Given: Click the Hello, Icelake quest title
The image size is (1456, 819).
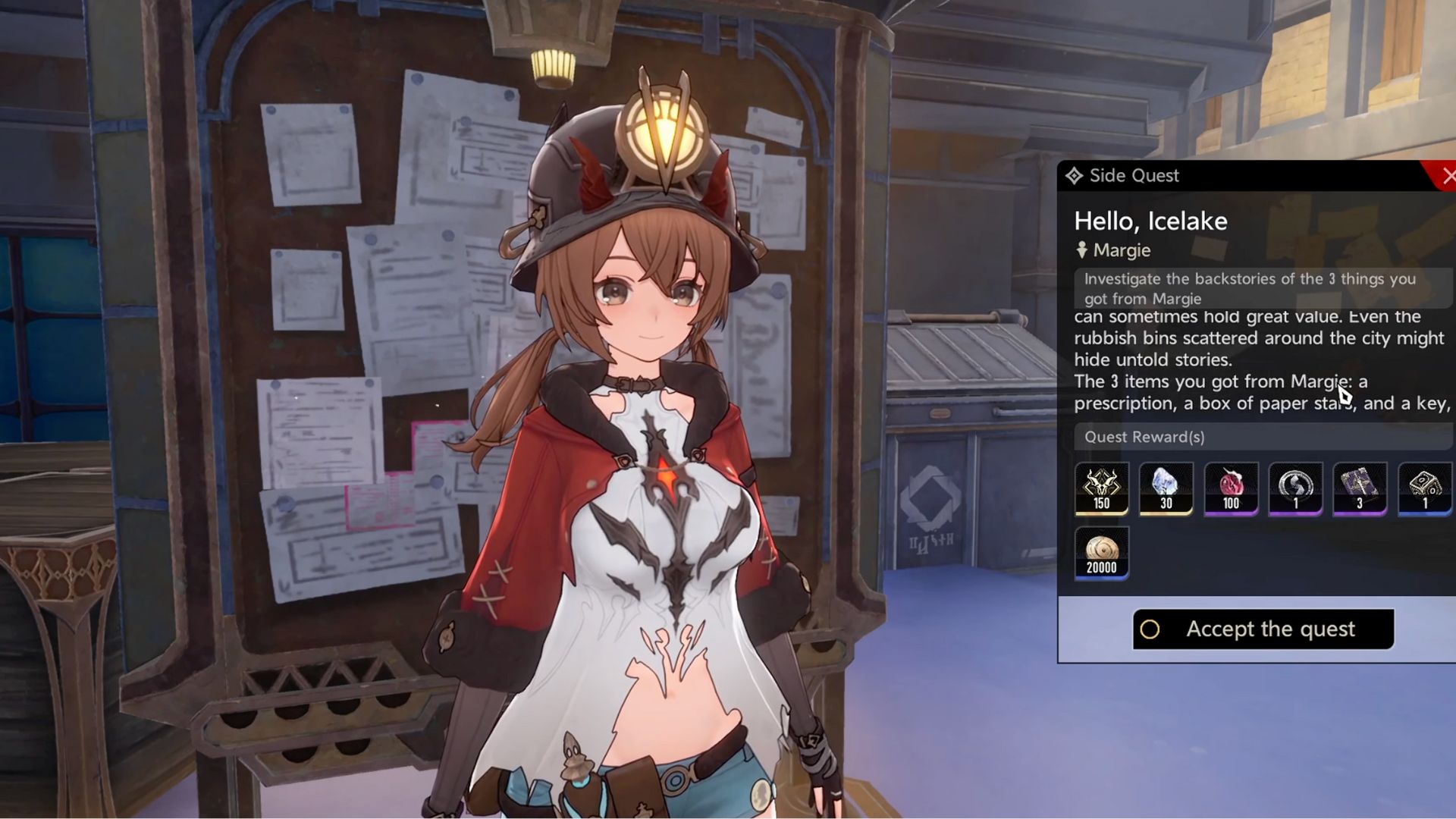Looking at the screenshot, I should pos(1150,221).
